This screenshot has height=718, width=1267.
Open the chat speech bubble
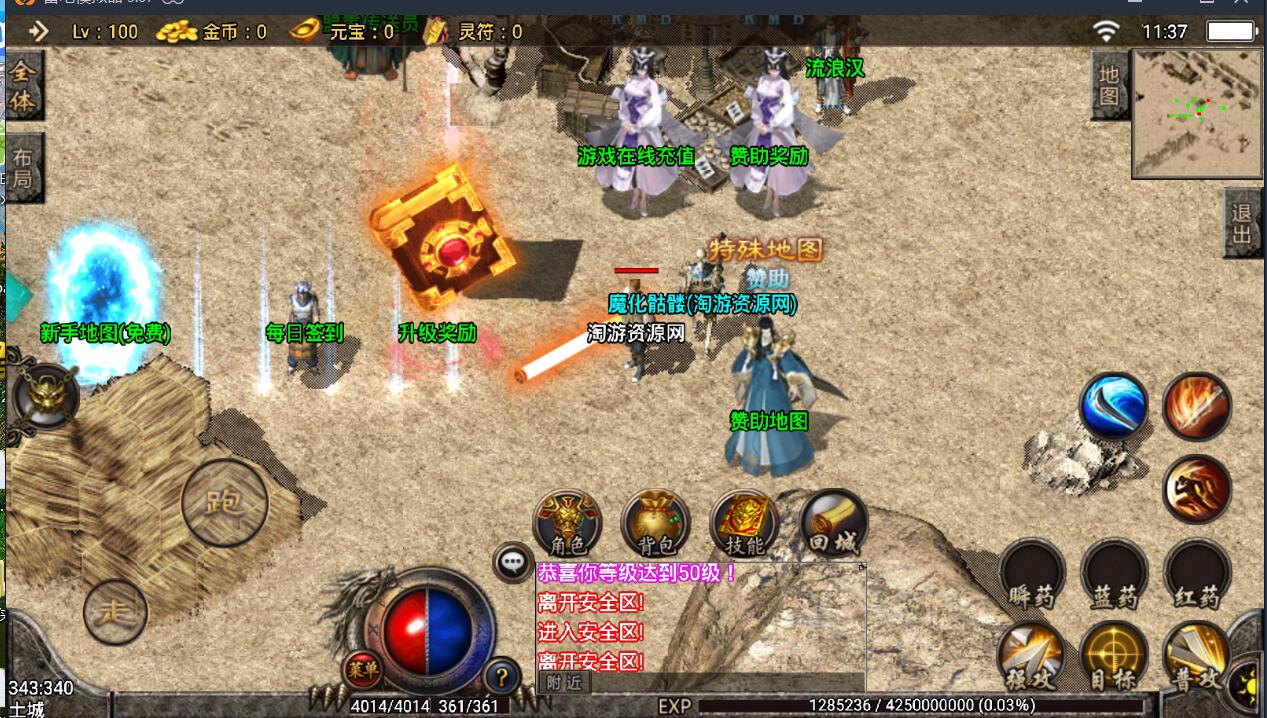click(x=514, y=563)
